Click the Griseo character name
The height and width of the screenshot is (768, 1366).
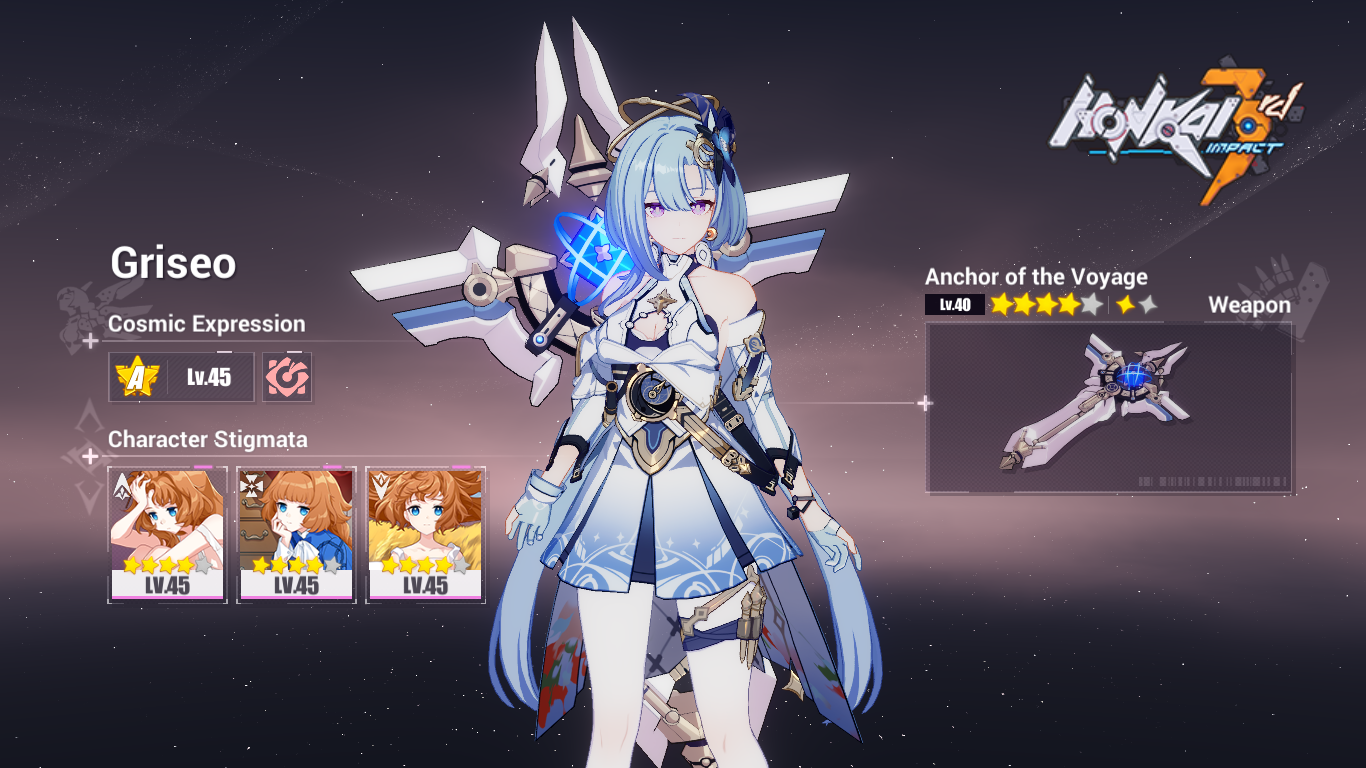pos(174,266)
